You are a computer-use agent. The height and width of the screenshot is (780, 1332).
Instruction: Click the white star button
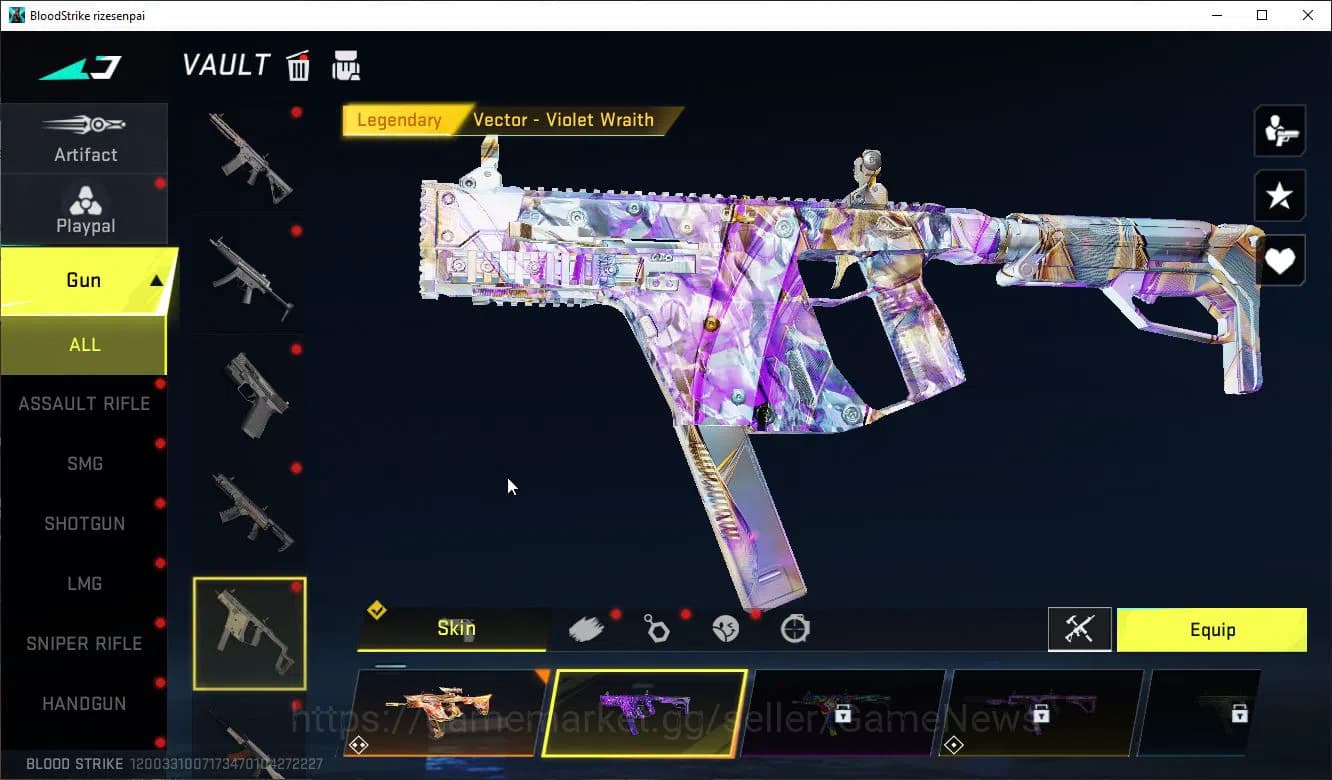pos(1279,196)
